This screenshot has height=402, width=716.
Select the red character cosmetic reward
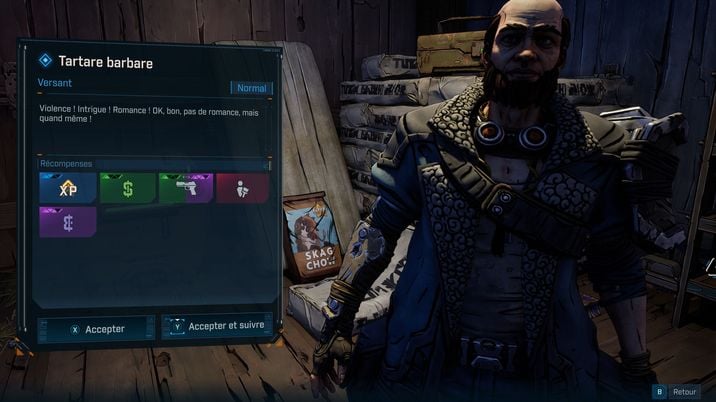243,188
